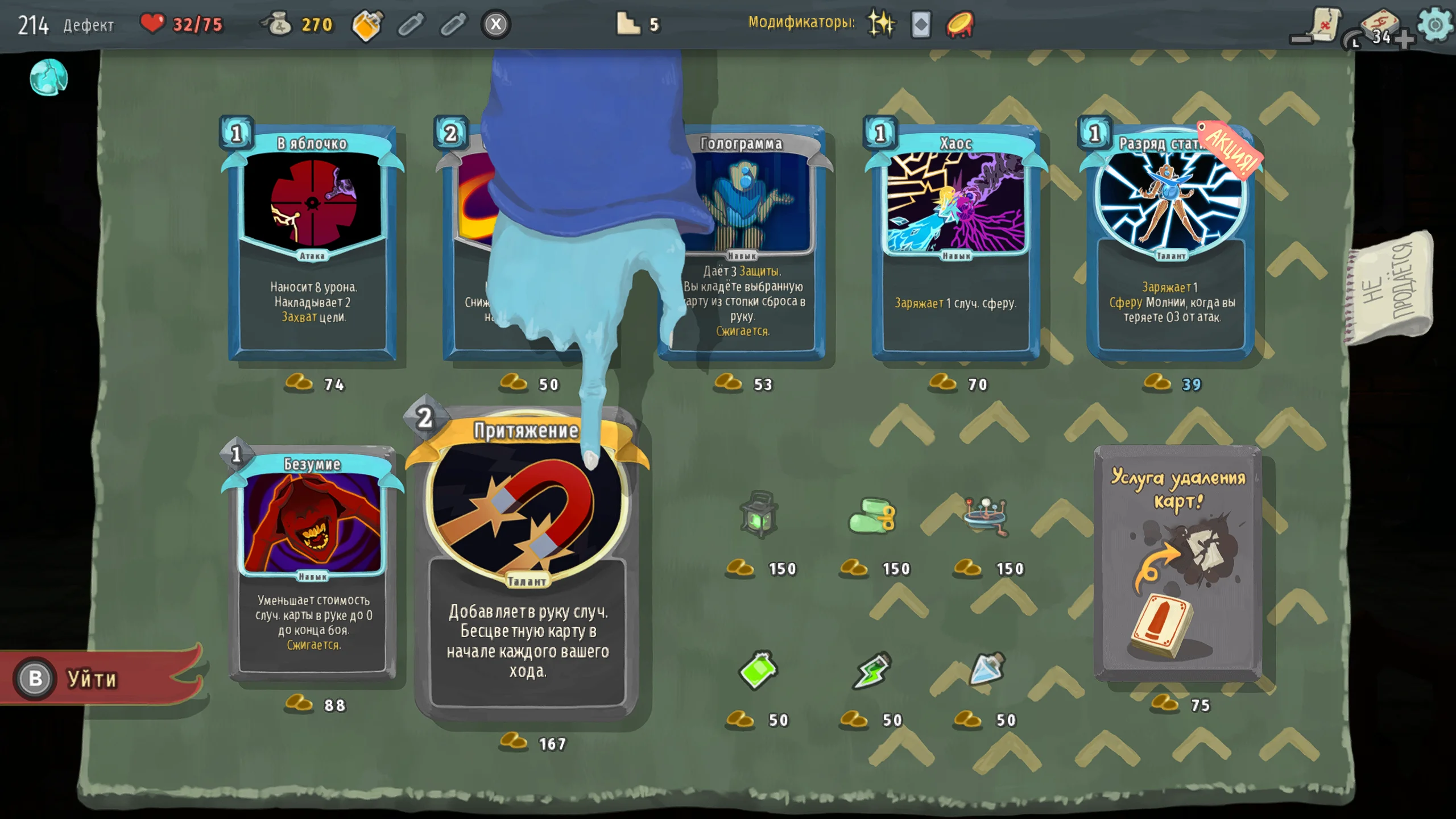Screen dimensions: 1456x819
Task: Inspect the cracked blue orb relic
Action: click(x=49, y=77)
